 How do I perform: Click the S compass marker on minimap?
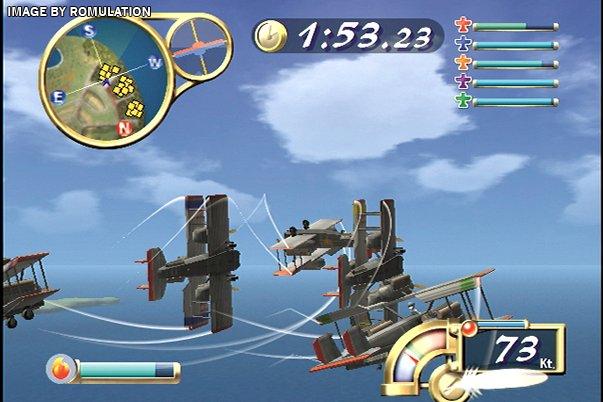coord(89,31)
